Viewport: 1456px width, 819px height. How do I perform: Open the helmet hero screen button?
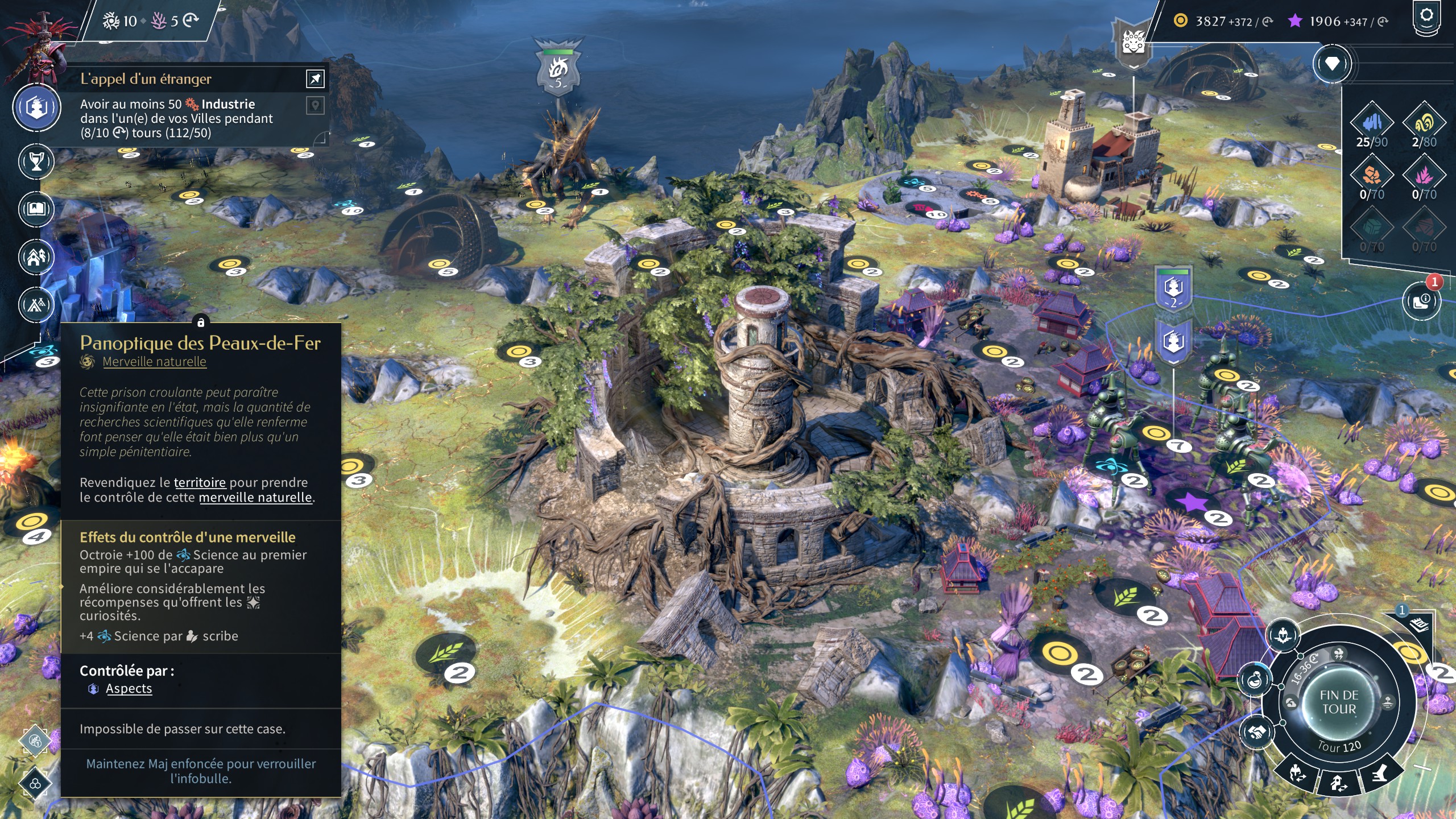point(1283,635)
